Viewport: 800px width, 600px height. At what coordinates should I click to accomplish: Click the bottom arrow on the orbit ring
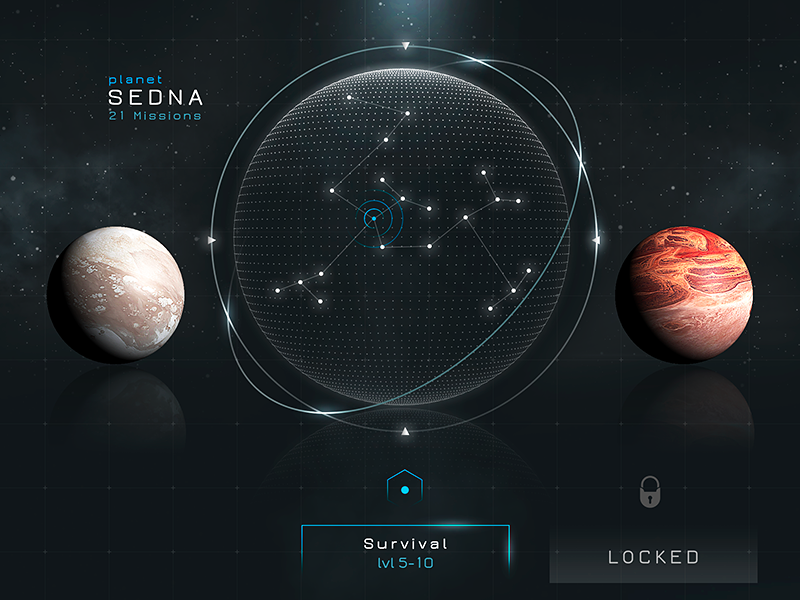click(x=405, y=432)
